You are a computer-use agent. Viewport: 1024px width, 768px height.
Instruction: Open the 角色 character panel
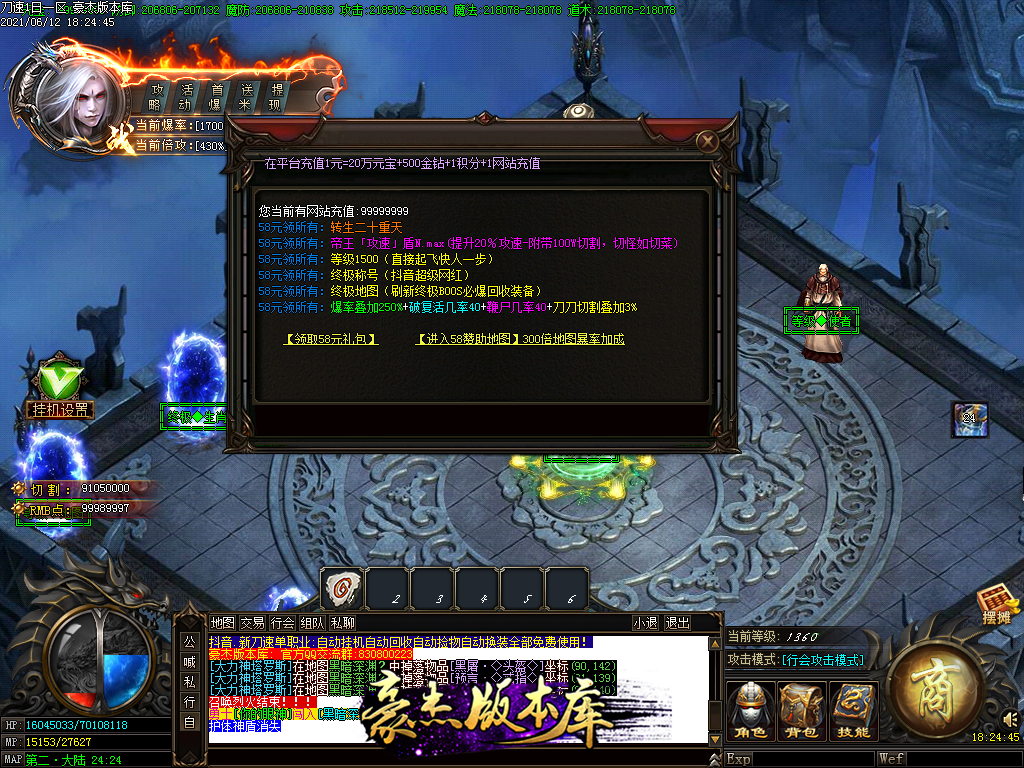tap(751, 712)
